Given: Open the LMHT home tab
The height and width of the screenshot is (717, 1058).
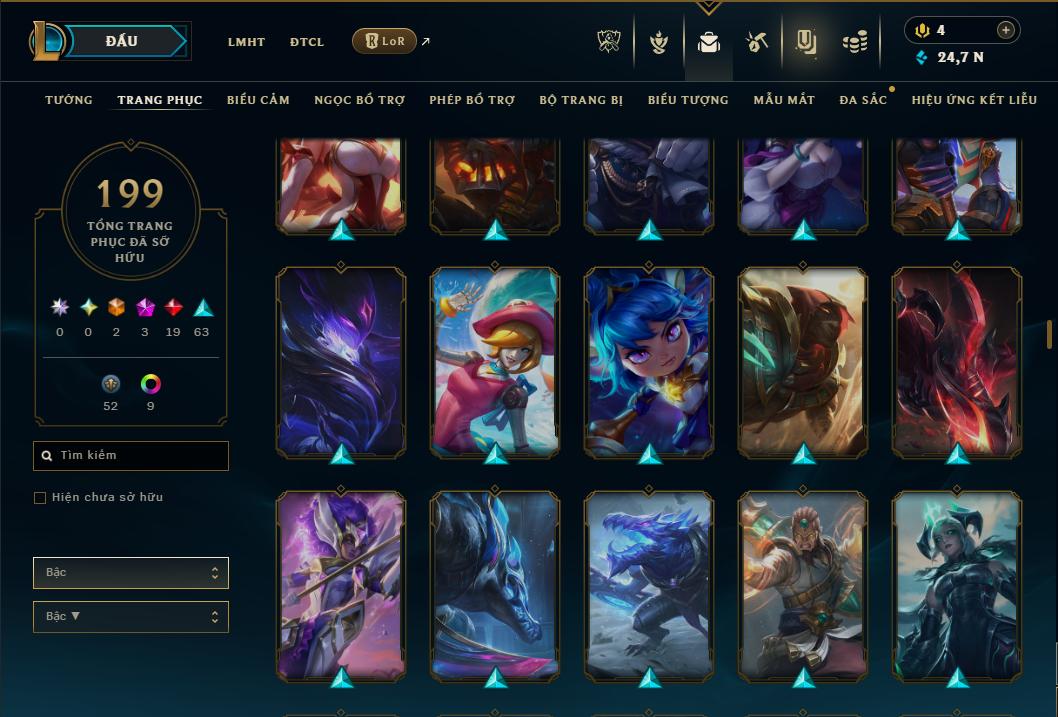Looking at the screenshot, I should [x=246, y=42].
